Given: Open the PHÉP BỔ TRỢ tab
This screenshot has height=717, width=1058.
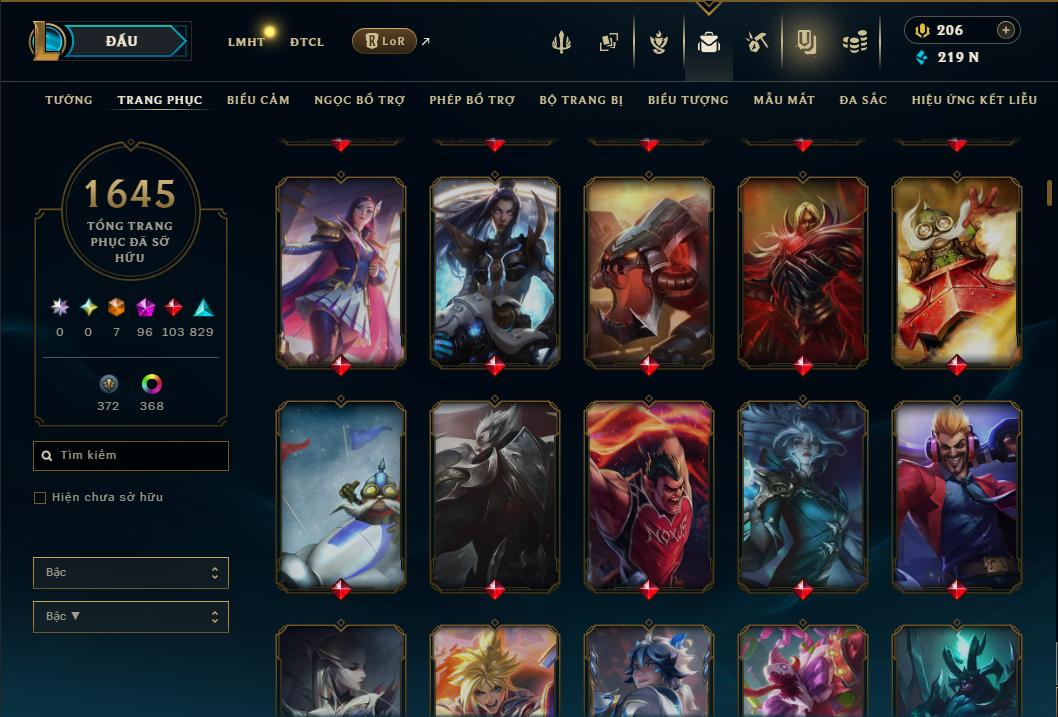Looking at the screenshot, I should pos(472,100).
